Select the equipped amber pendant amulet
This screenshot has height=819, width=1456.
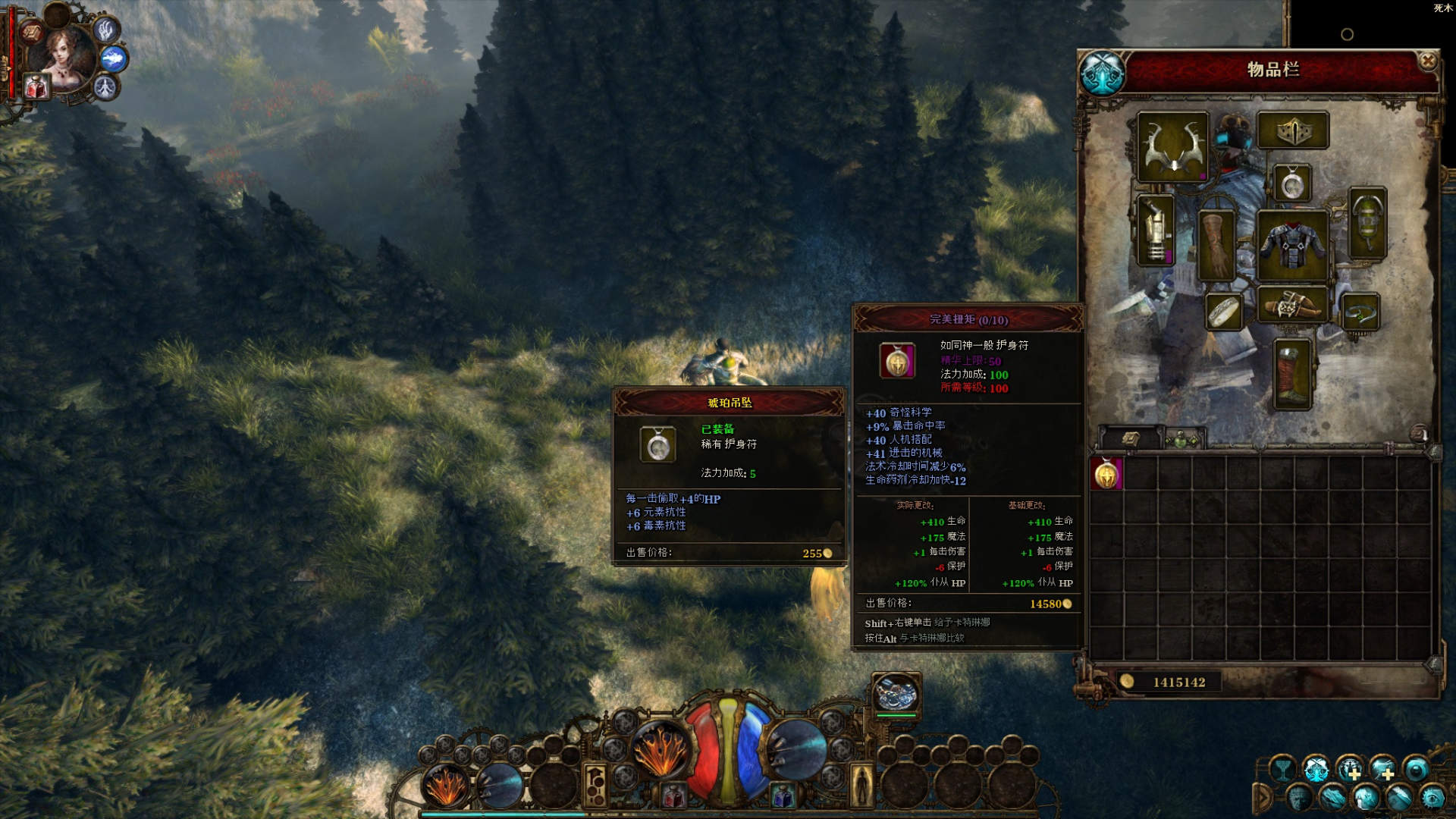point(1291,183)
